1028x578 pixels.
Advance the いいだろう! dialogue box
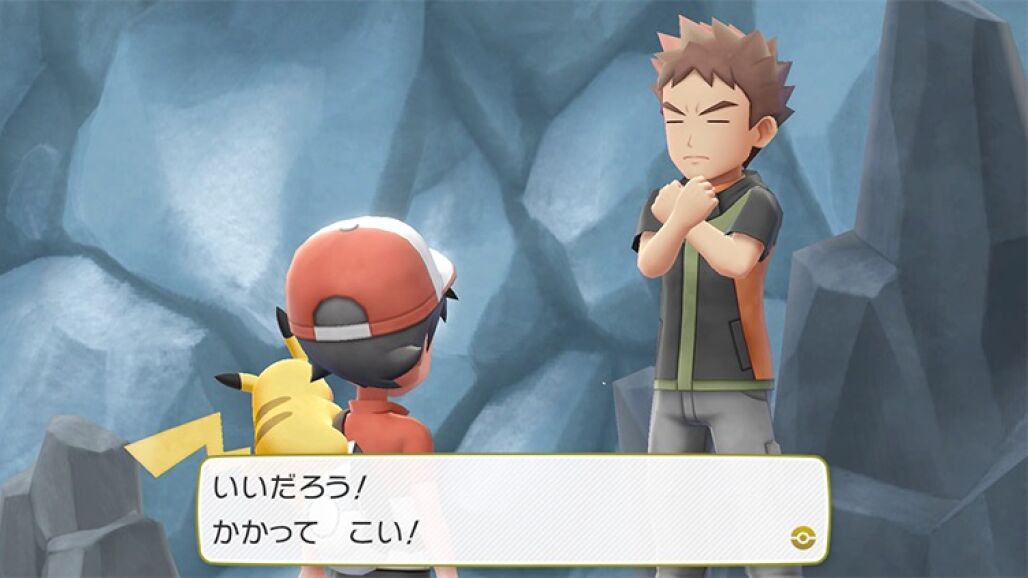[x=513, y=509]
